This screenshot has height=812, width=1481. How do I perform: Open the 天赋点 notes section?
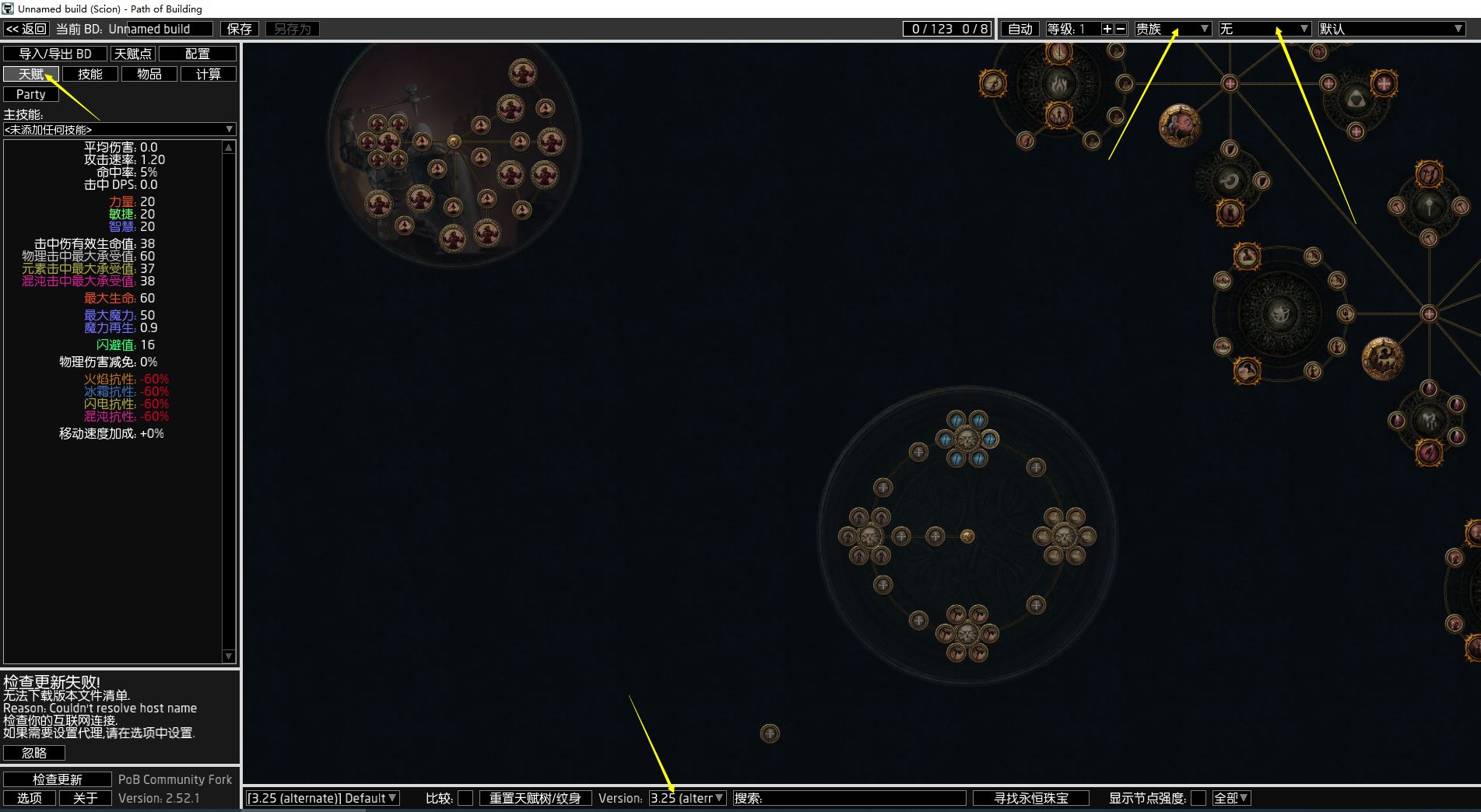[x=133, y=54]
